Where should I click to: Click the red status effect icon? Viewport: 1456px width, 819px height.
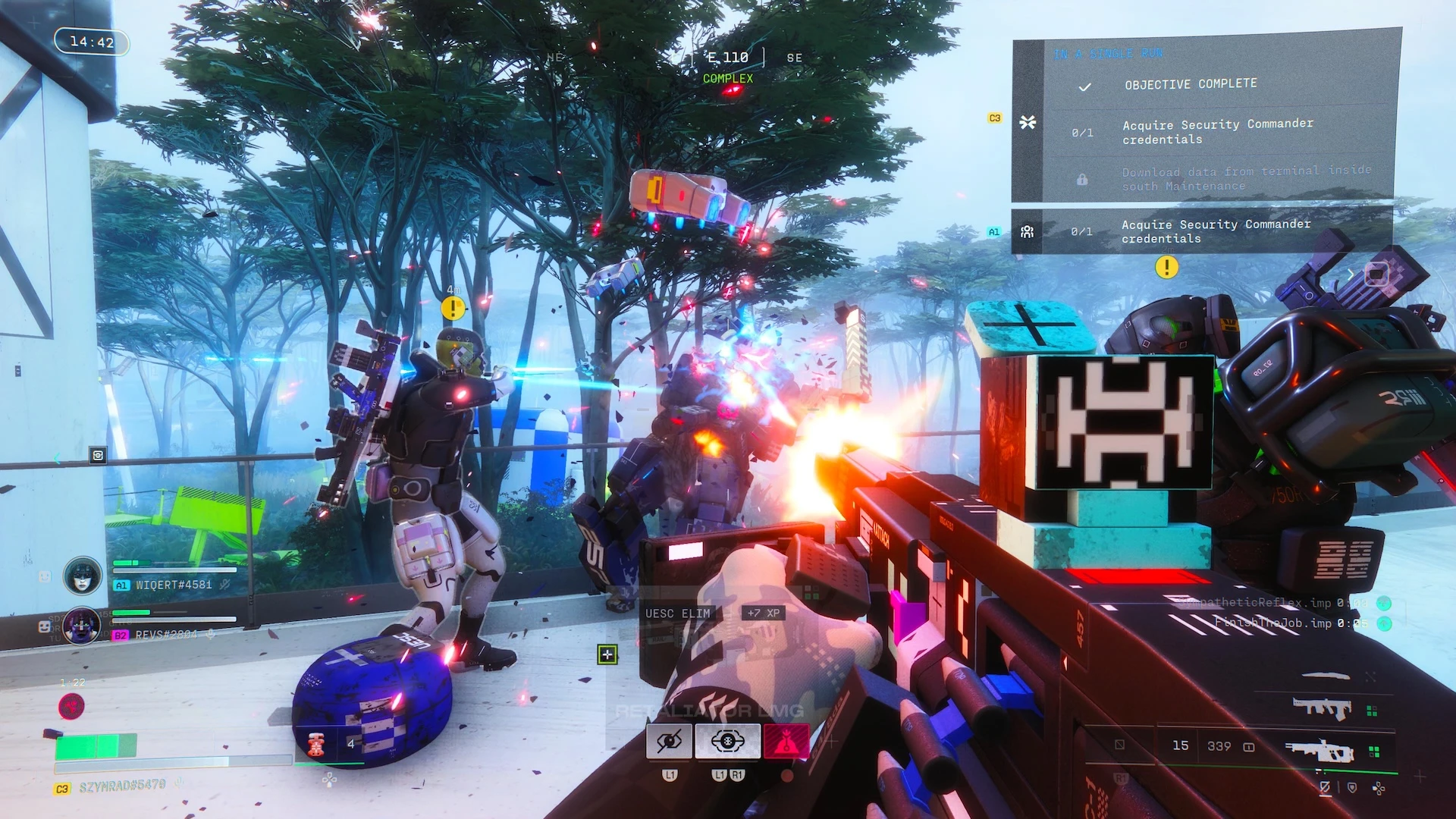[x=72, y=707]
